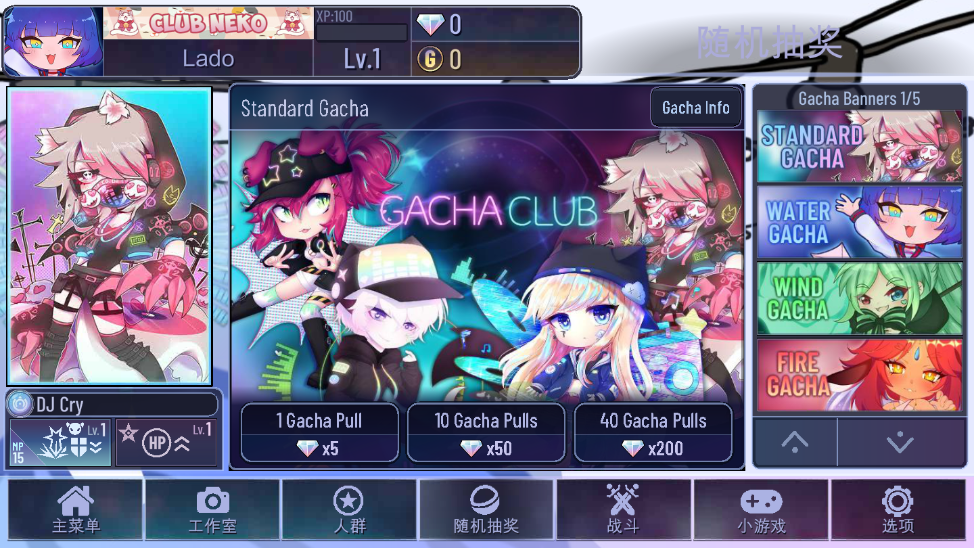Show next gacha banners with down arrow
This screenshot has height=548, width=974.
click(x=900, y=441)
